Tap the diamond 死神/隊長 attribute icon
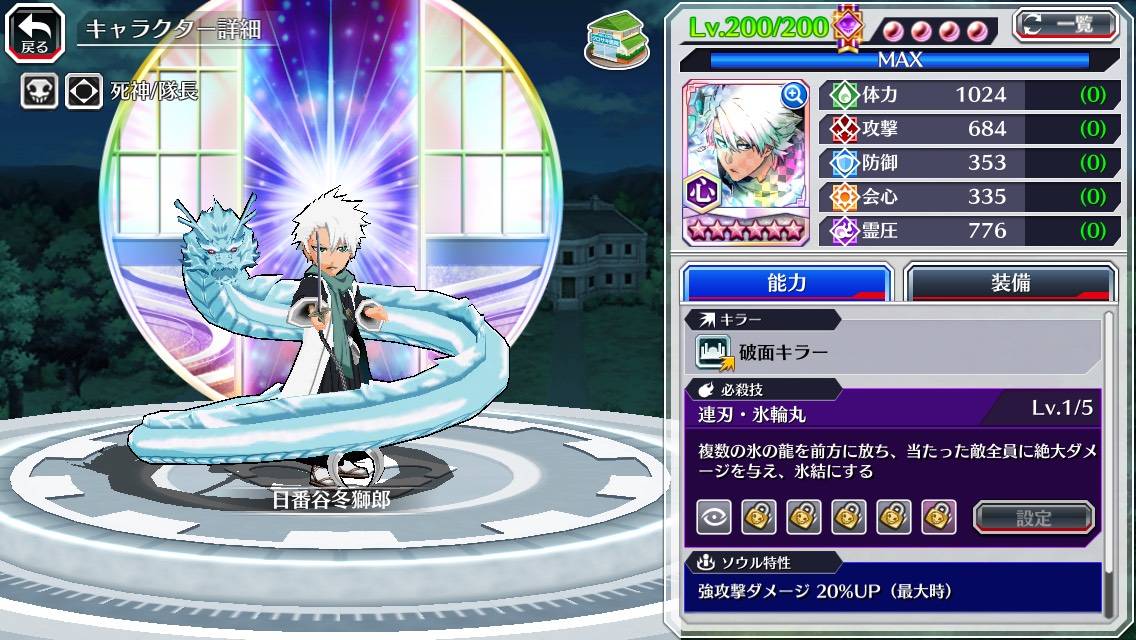 (84, 92)
